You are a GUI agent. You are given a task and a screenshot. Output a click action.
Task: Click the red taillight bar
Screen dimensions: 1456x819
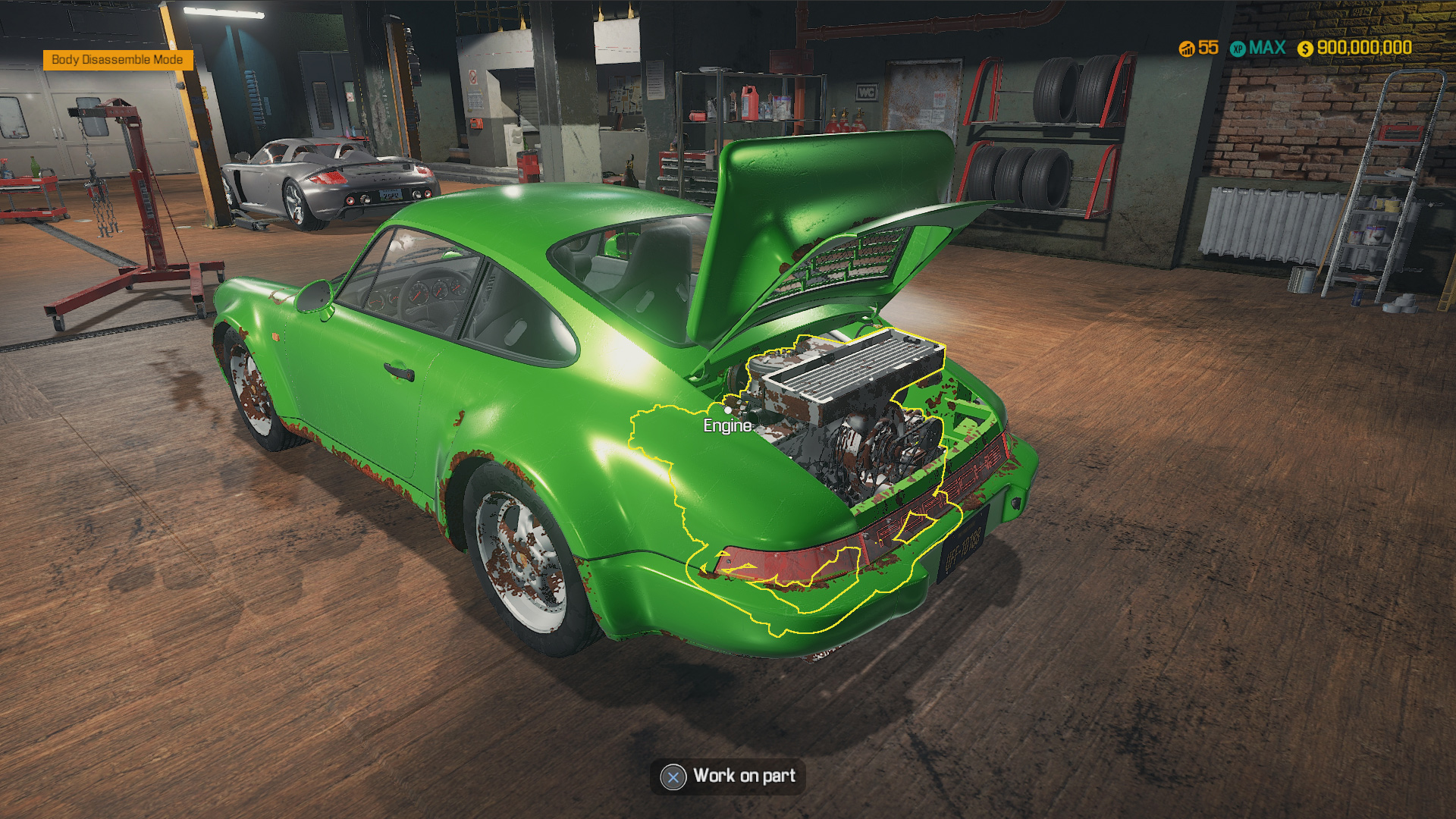[x=781, y=565]
